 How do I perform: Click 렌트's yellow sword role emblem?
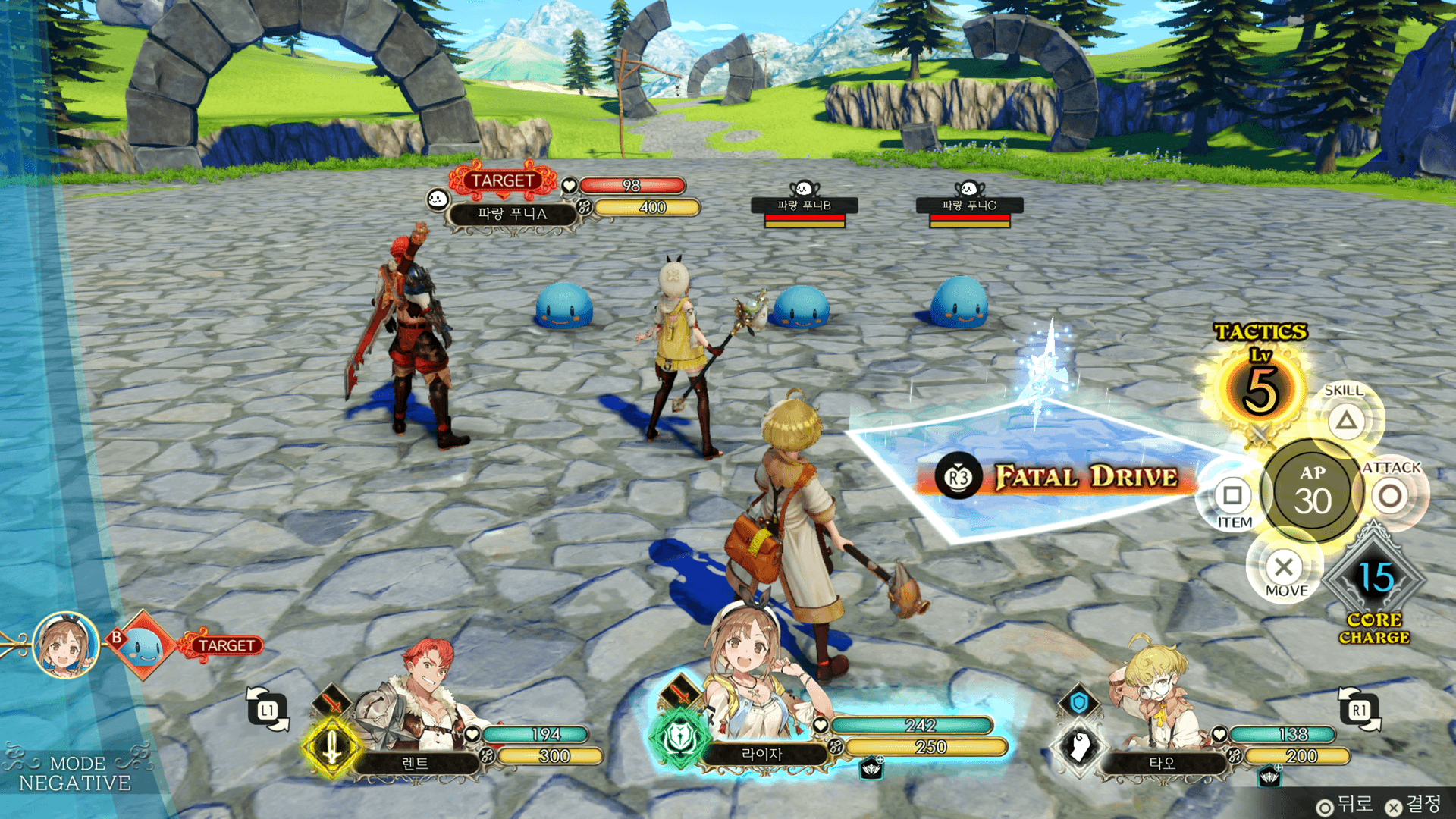point(331,747)
